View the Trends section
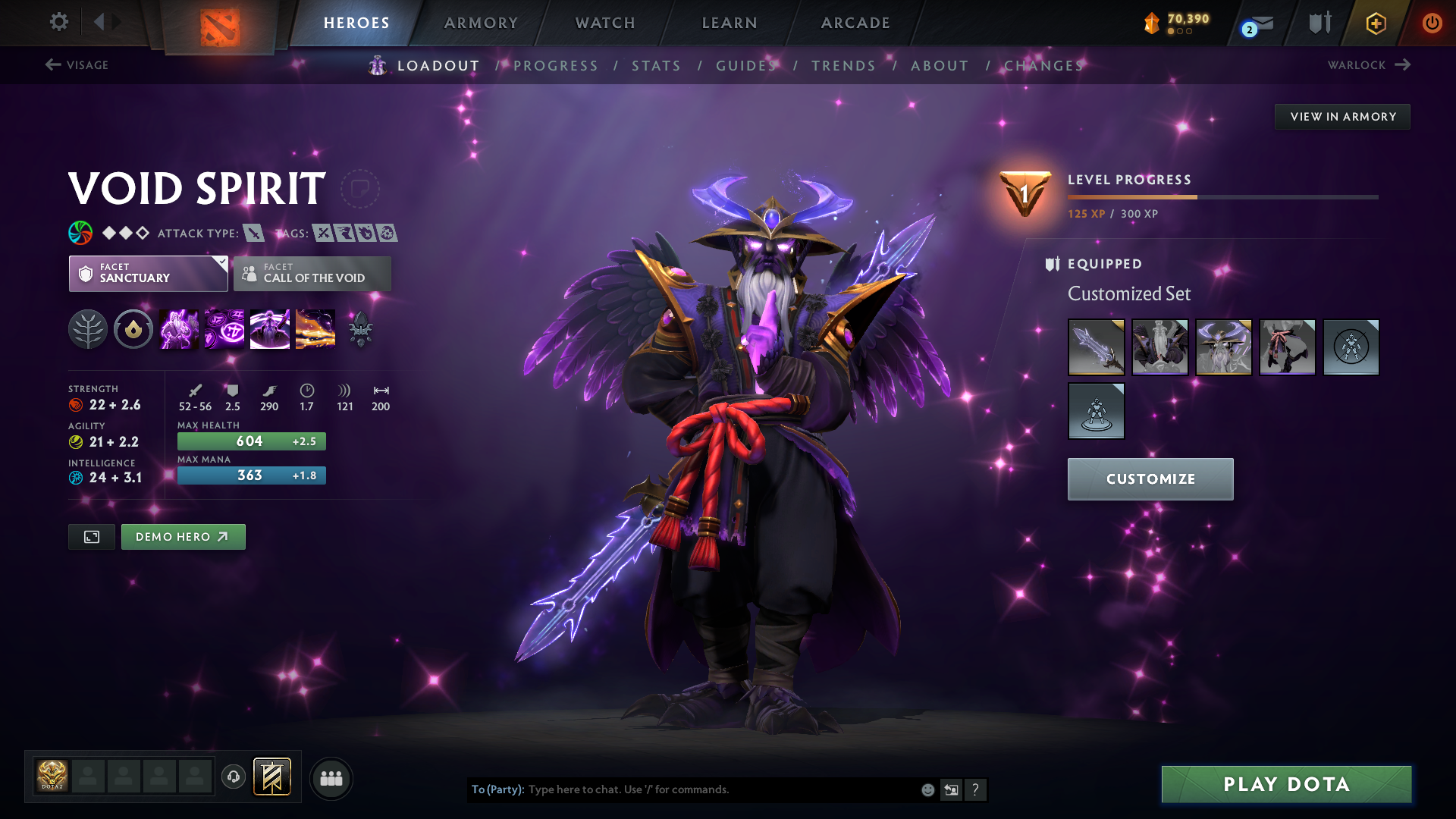The height and width of the screenshot is (819, 1456). pos(843,66)
